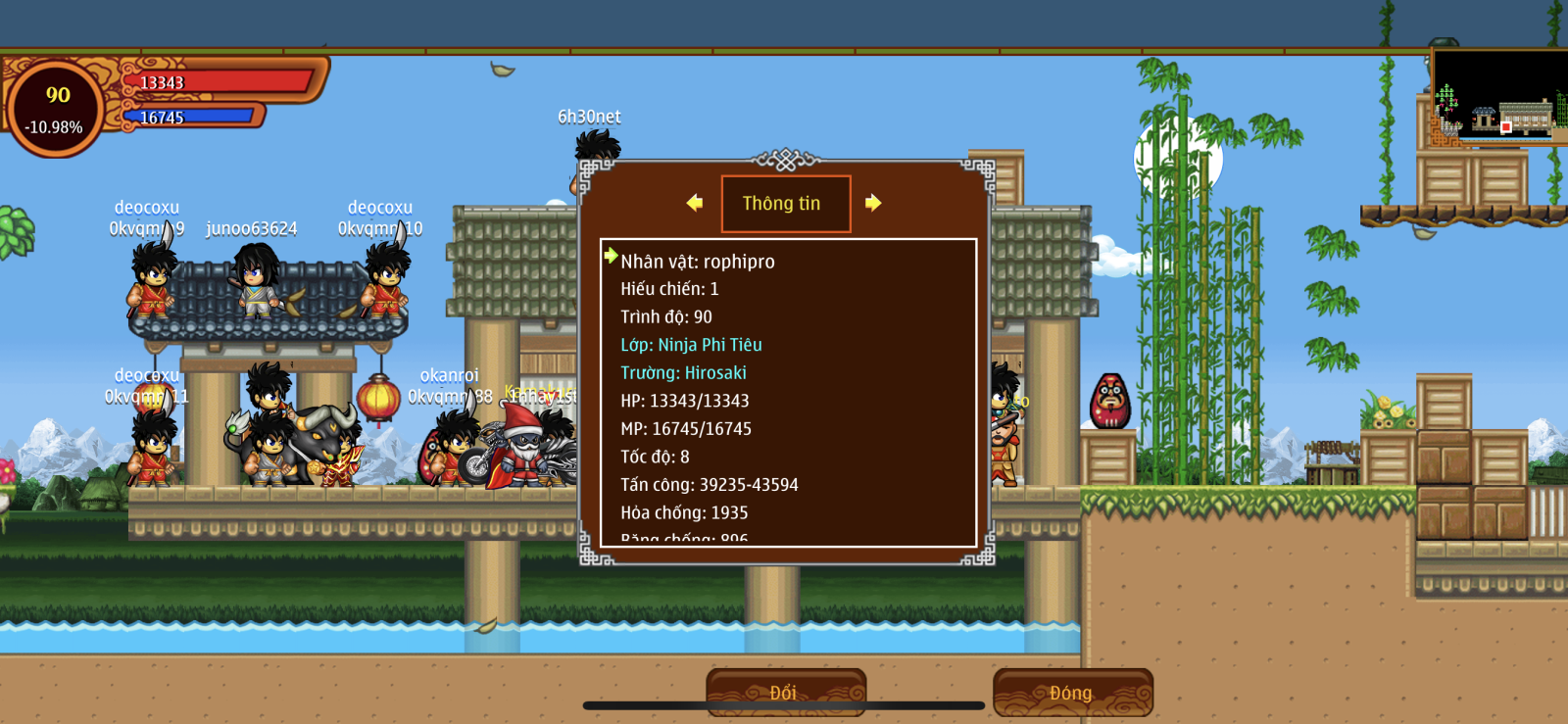Go to previous tab with left arrow
Image resolution: width=1568 pixels, height=724 pixels.
695,203
